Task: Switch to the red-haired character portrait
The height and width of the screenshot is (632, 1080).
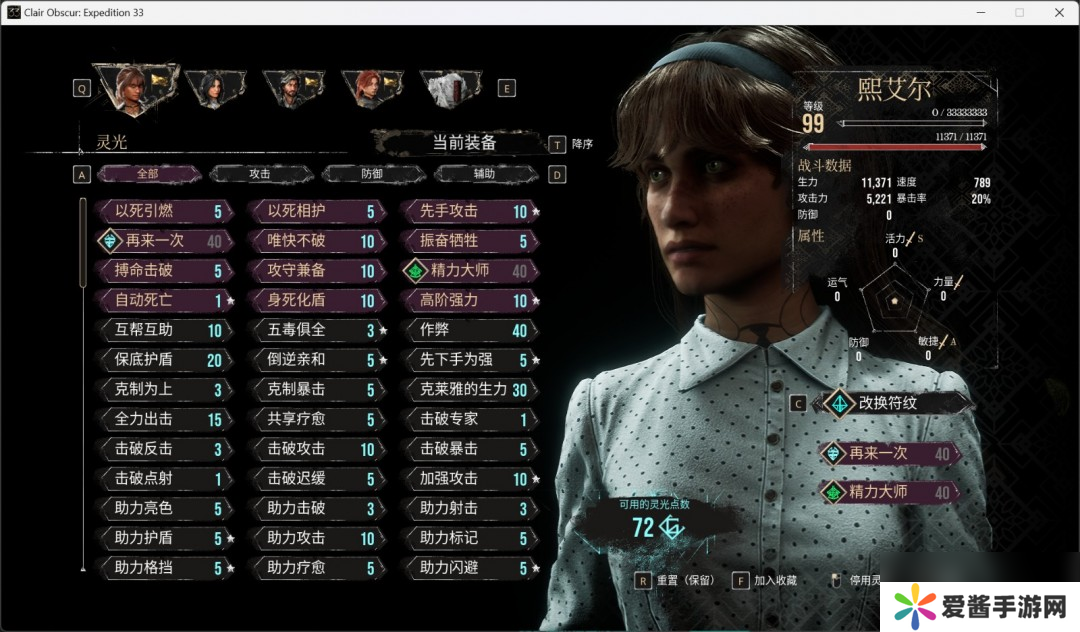Action: pyautogui.click(x=368, y=88)
